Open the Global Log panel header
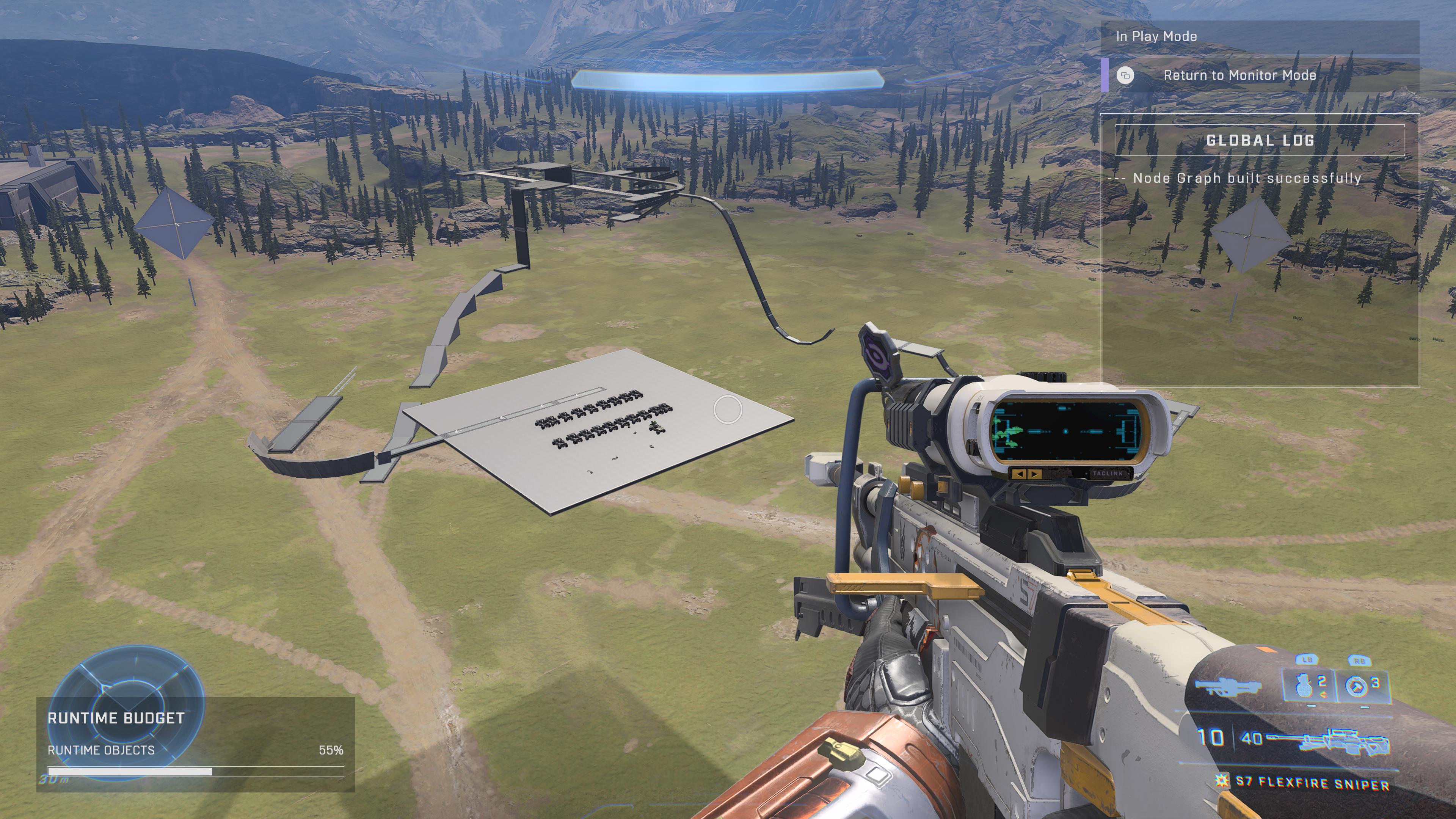 click(1260, 140)
